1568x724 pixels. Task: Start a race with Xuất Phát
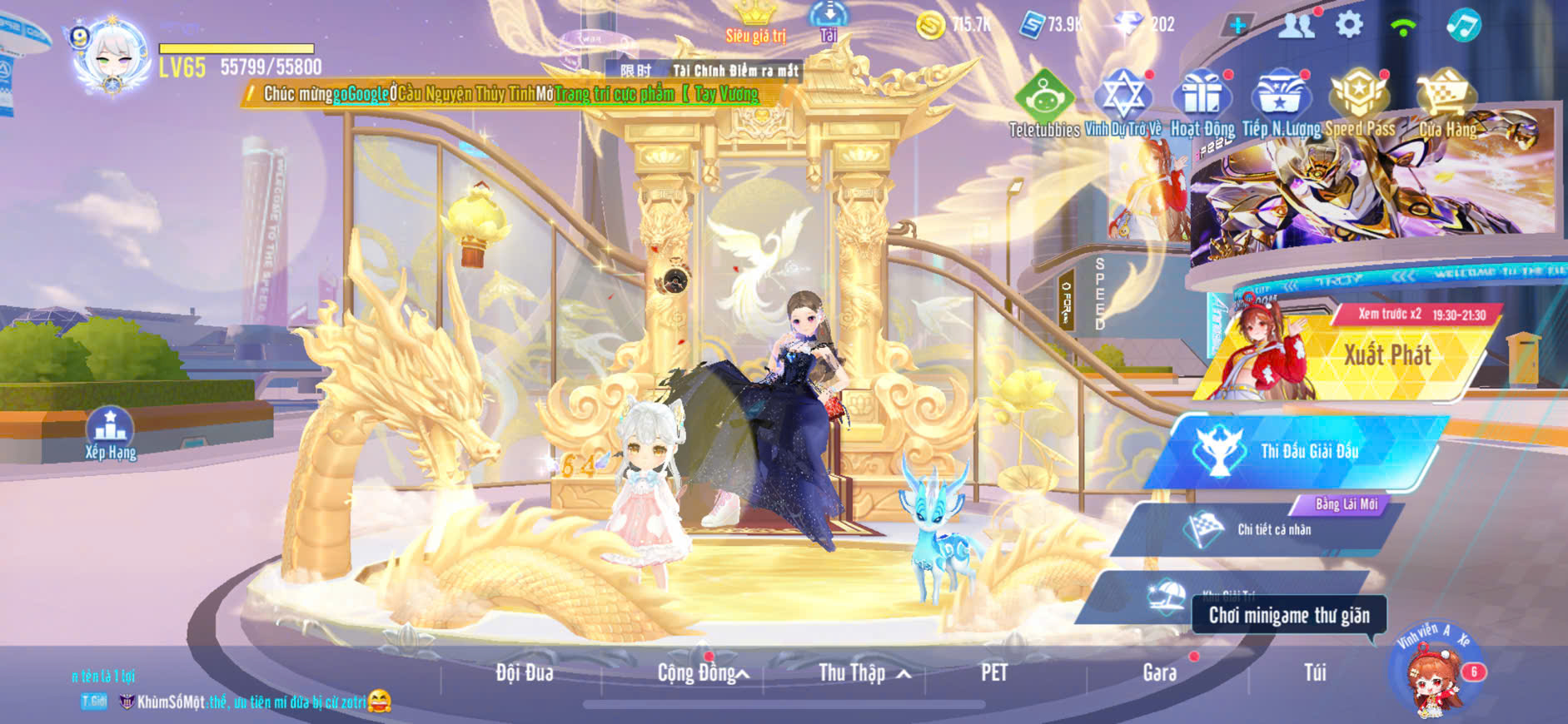[1386, 355]
